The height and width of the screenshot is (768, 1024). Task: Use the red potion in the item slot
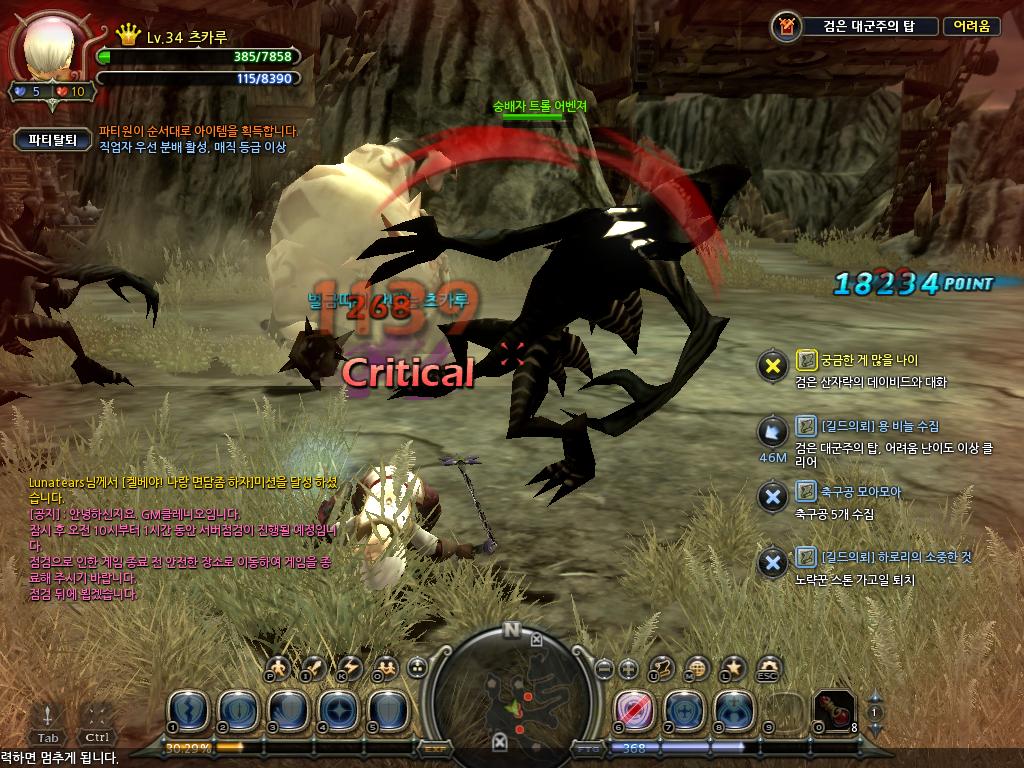(x=834, y=709)
